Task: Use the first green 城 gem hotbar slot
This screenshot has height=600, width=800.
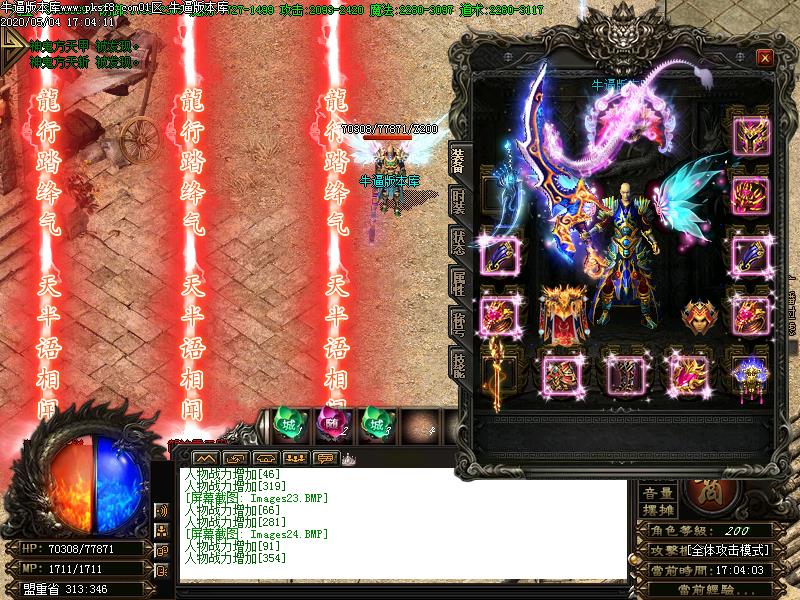Action: pyautogui.click(x=288, y=422)
